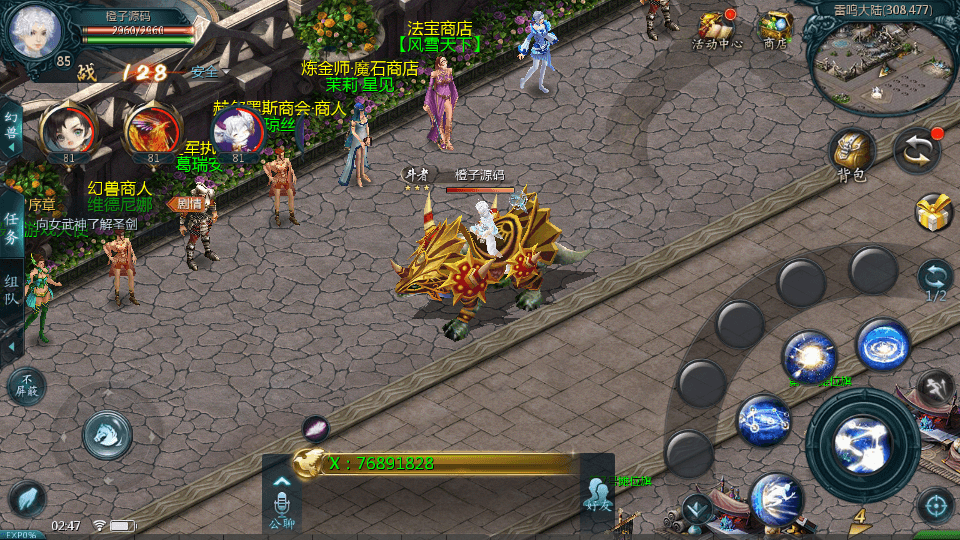The width and height of the screenshot is (960, 540).
Task: Select the white-haired pet portrait
Action: coord(237,130)
